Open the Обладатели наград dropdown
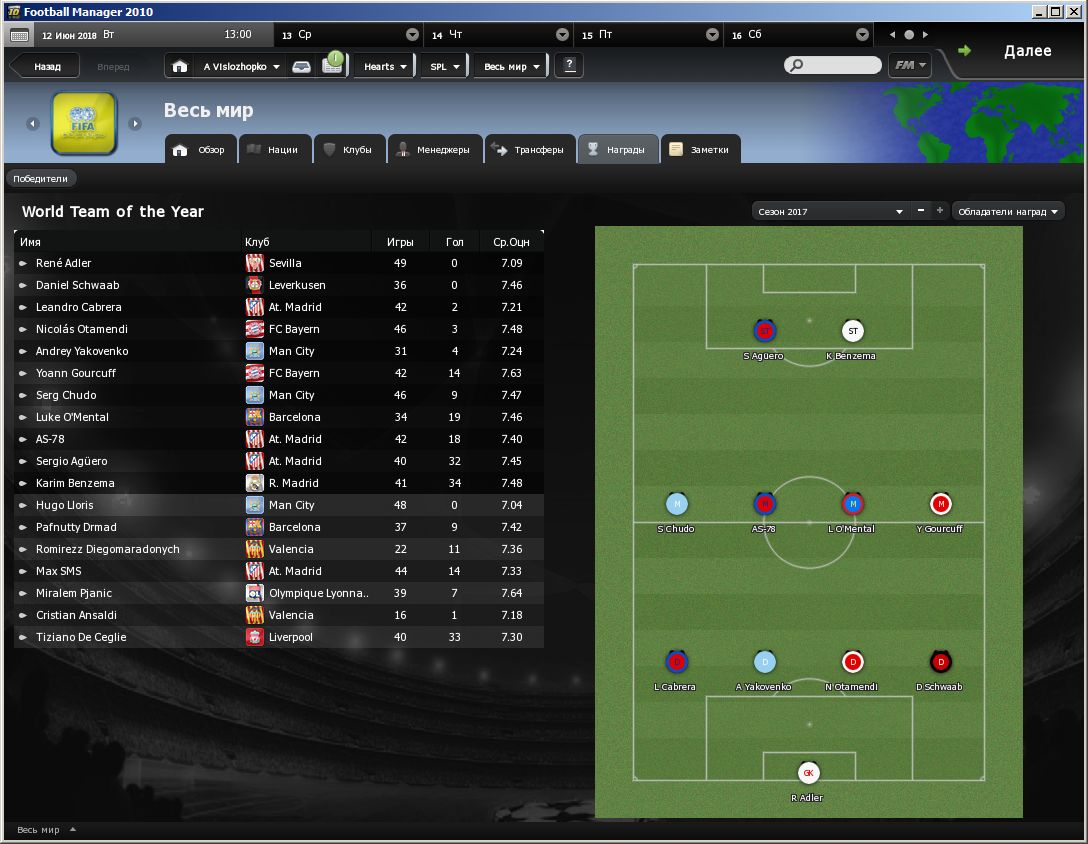This screenshot has height=844, width=1088. 1008,212
